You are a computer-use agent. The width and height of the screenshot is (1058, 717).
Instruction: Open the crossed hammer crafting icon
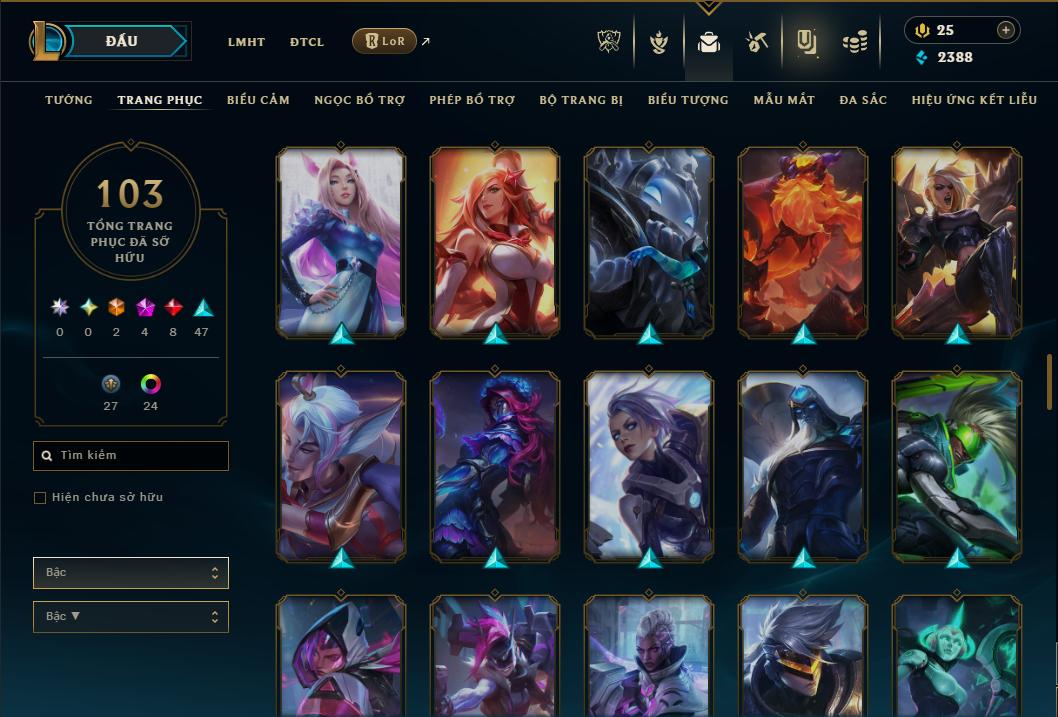(x=756, y=42)
